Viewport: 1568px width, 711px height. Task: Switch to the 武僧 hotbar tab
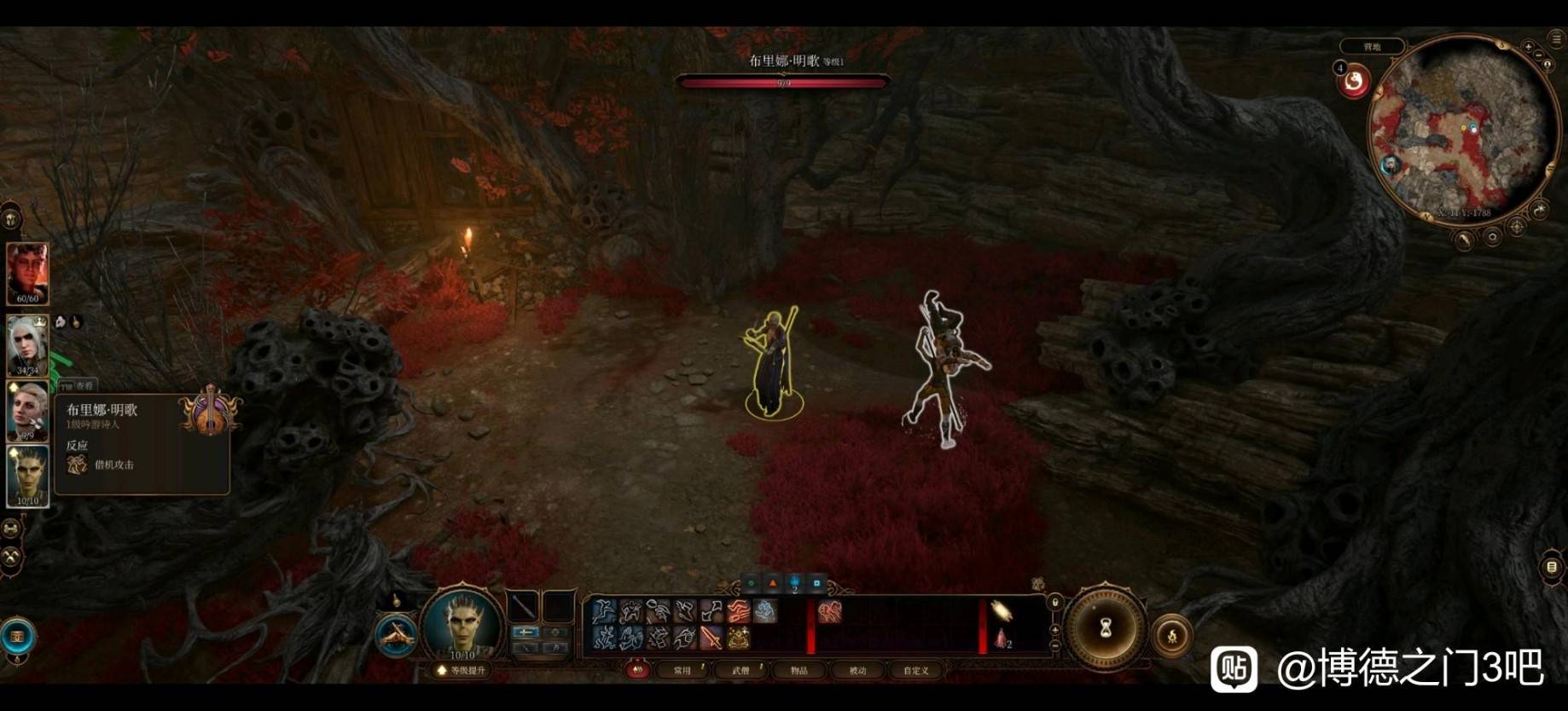(x=740, y=671)
